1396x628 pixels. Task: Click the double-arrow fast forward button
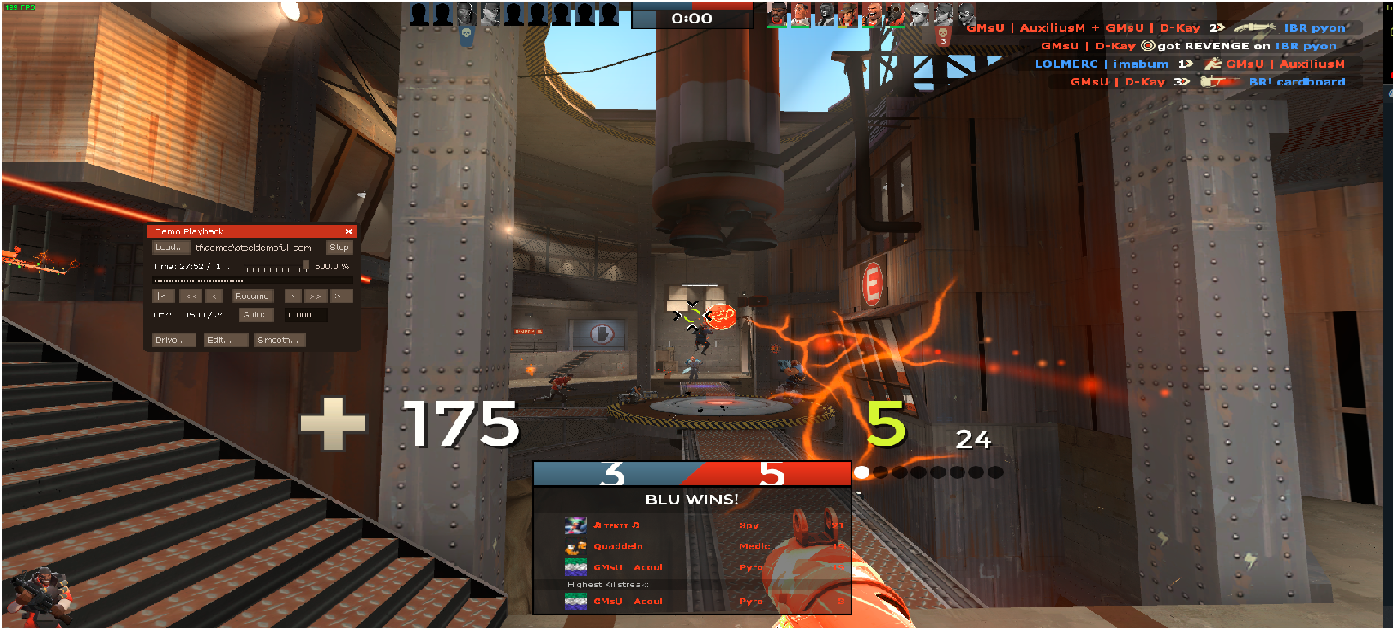[x=316, y=296]
